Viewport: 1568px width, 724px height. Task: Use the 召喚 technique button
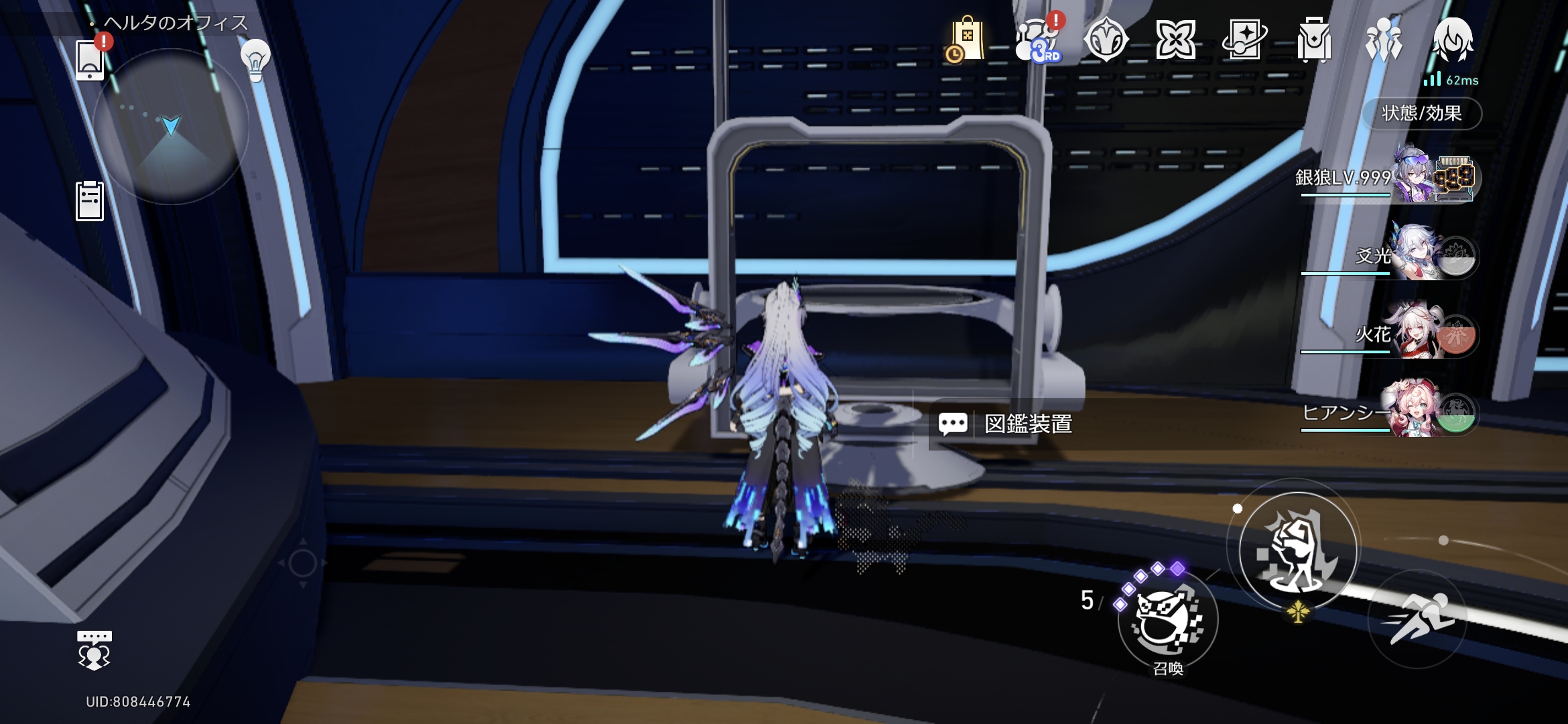click(1168, 620)
